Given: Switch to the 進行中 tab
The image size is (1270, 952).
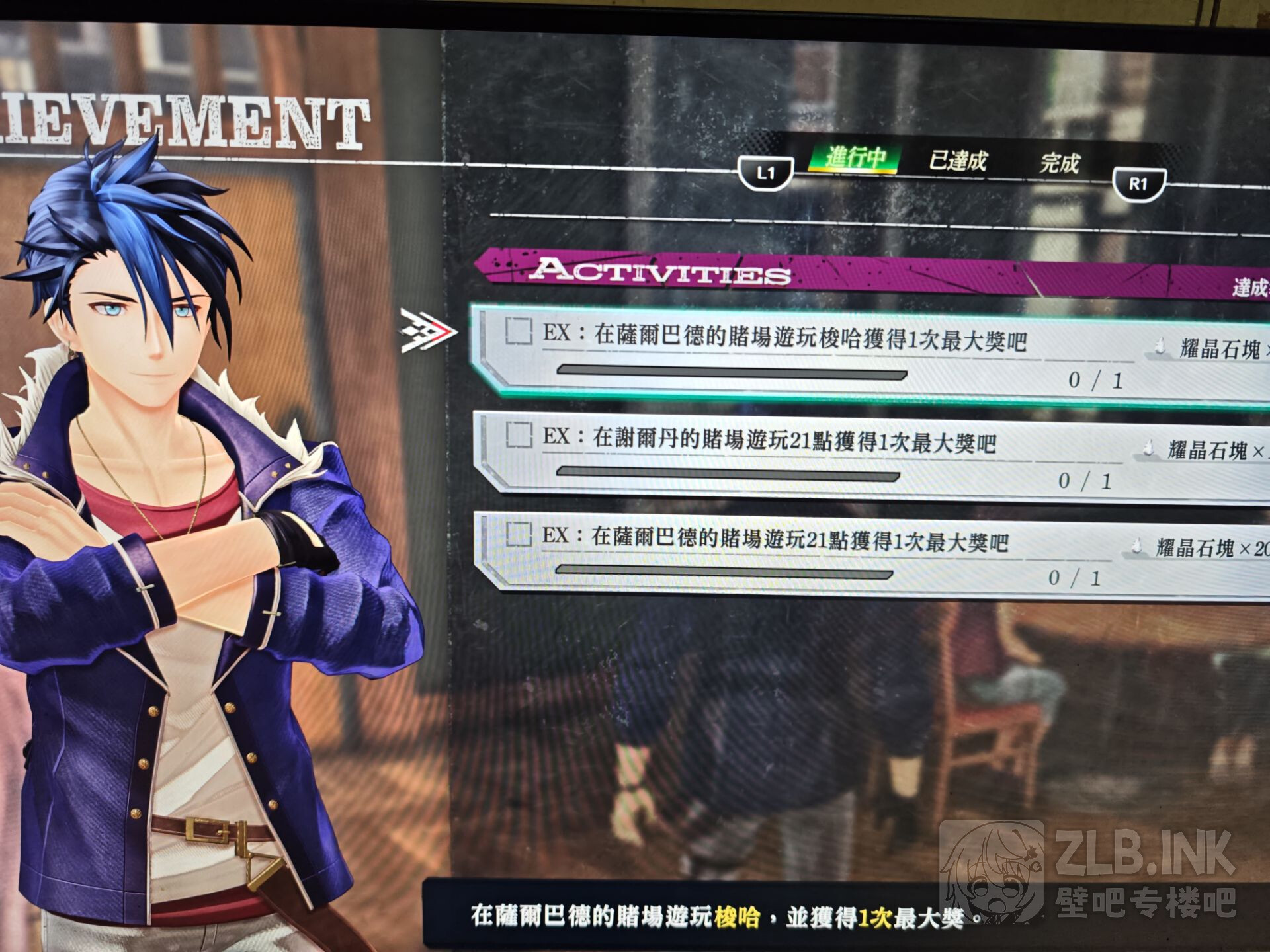Looking at the screenshot, I should point(854,159).
